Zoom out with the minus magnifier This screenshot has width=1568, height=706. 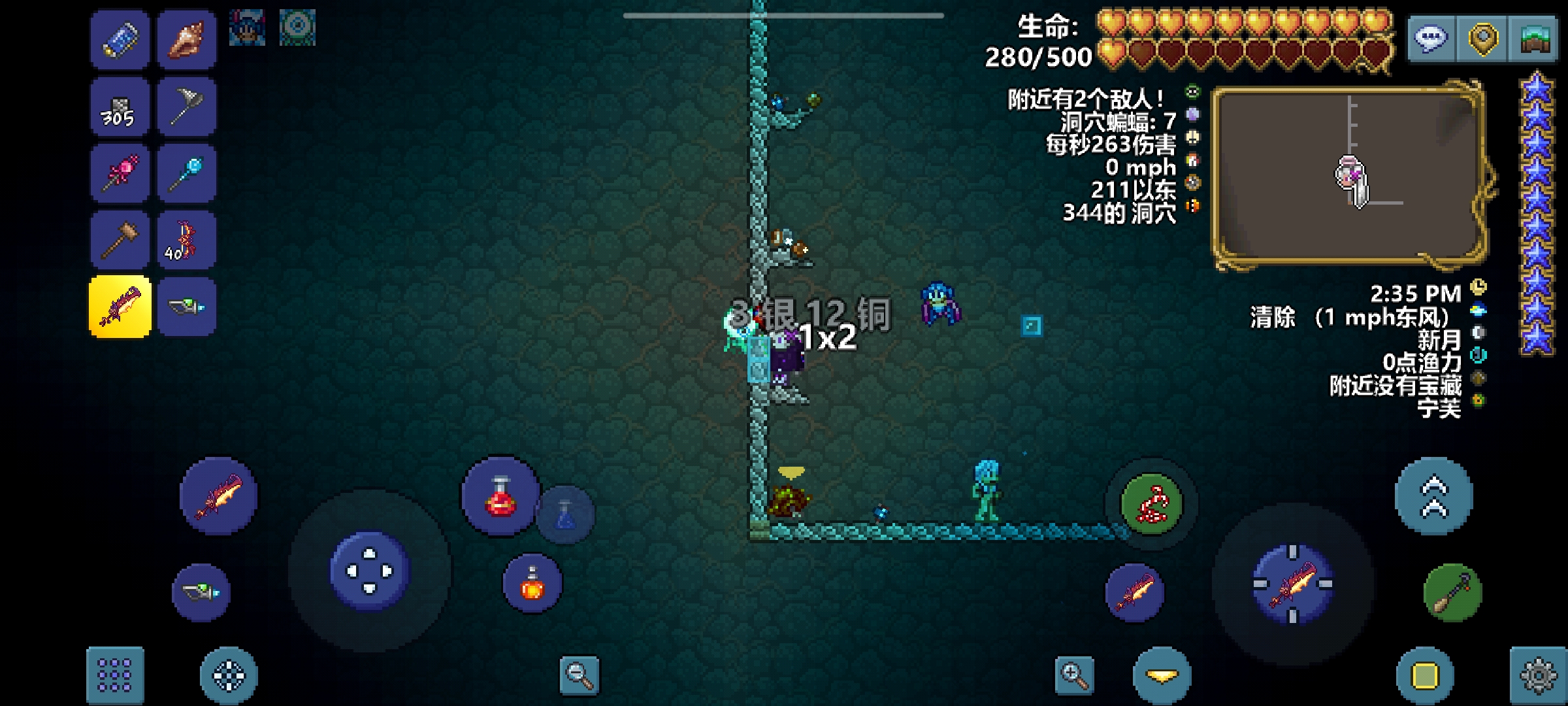click(x=579, y=675)
